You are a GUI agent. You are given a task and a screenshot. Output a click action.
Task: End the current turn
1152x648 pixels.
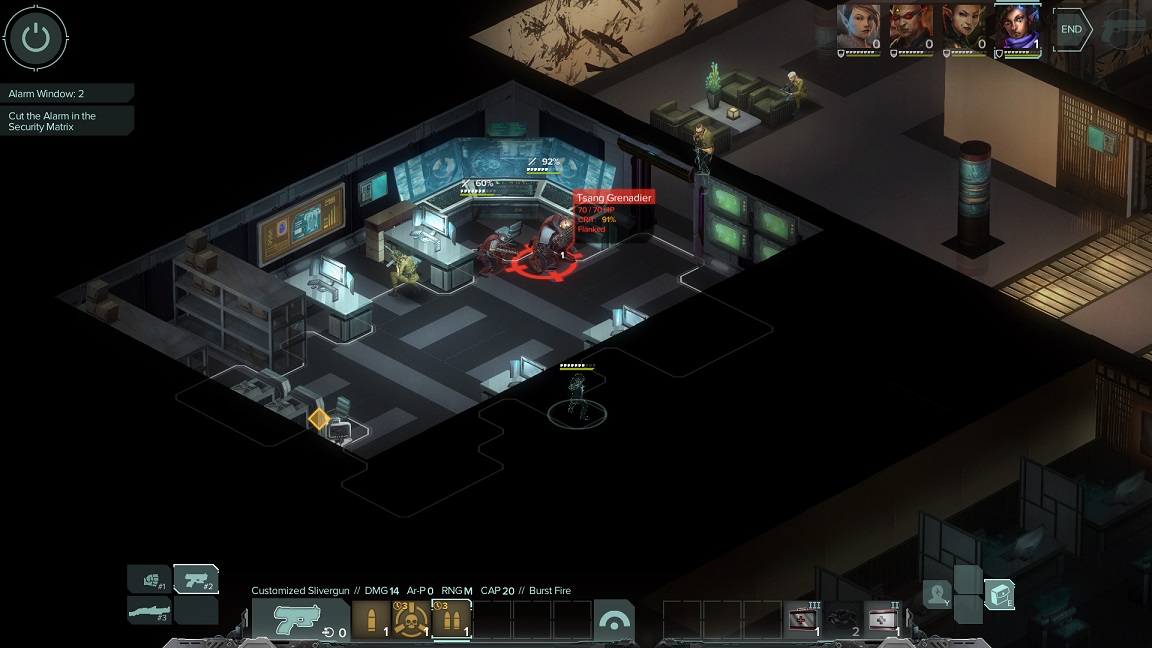coord(1071,30)
